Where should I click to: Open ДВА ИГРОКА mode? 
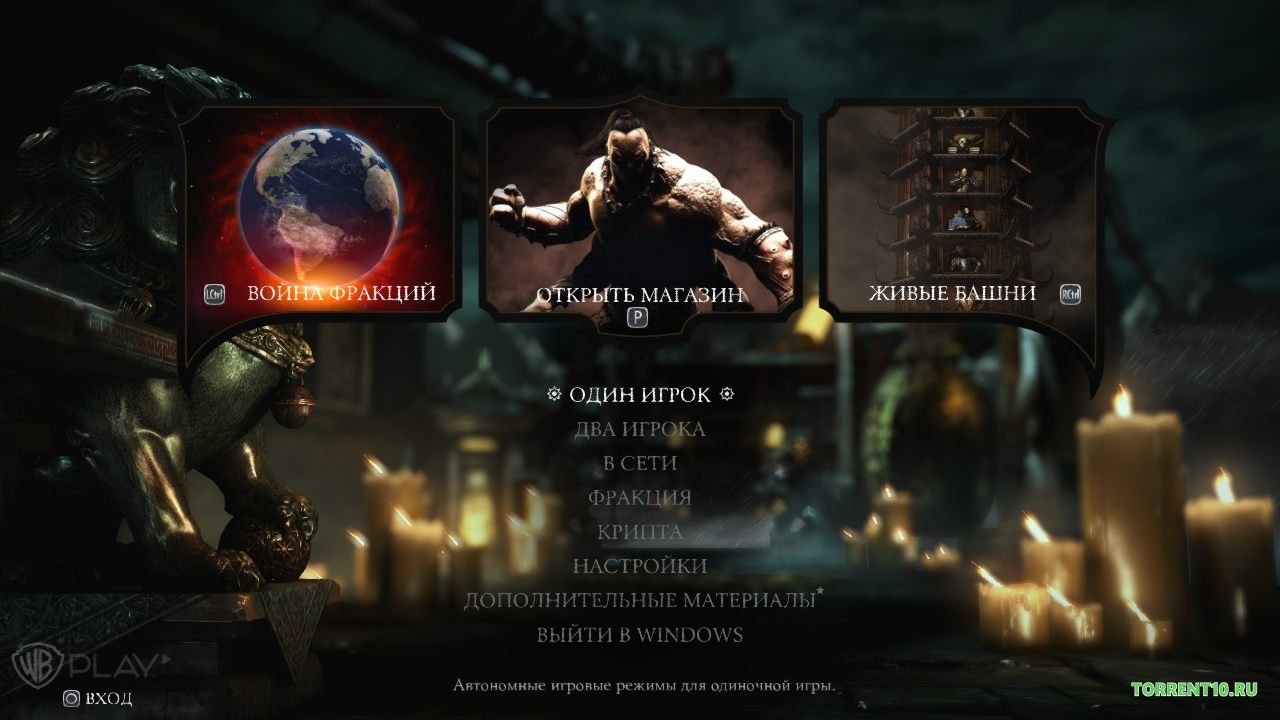pos(640,429)
